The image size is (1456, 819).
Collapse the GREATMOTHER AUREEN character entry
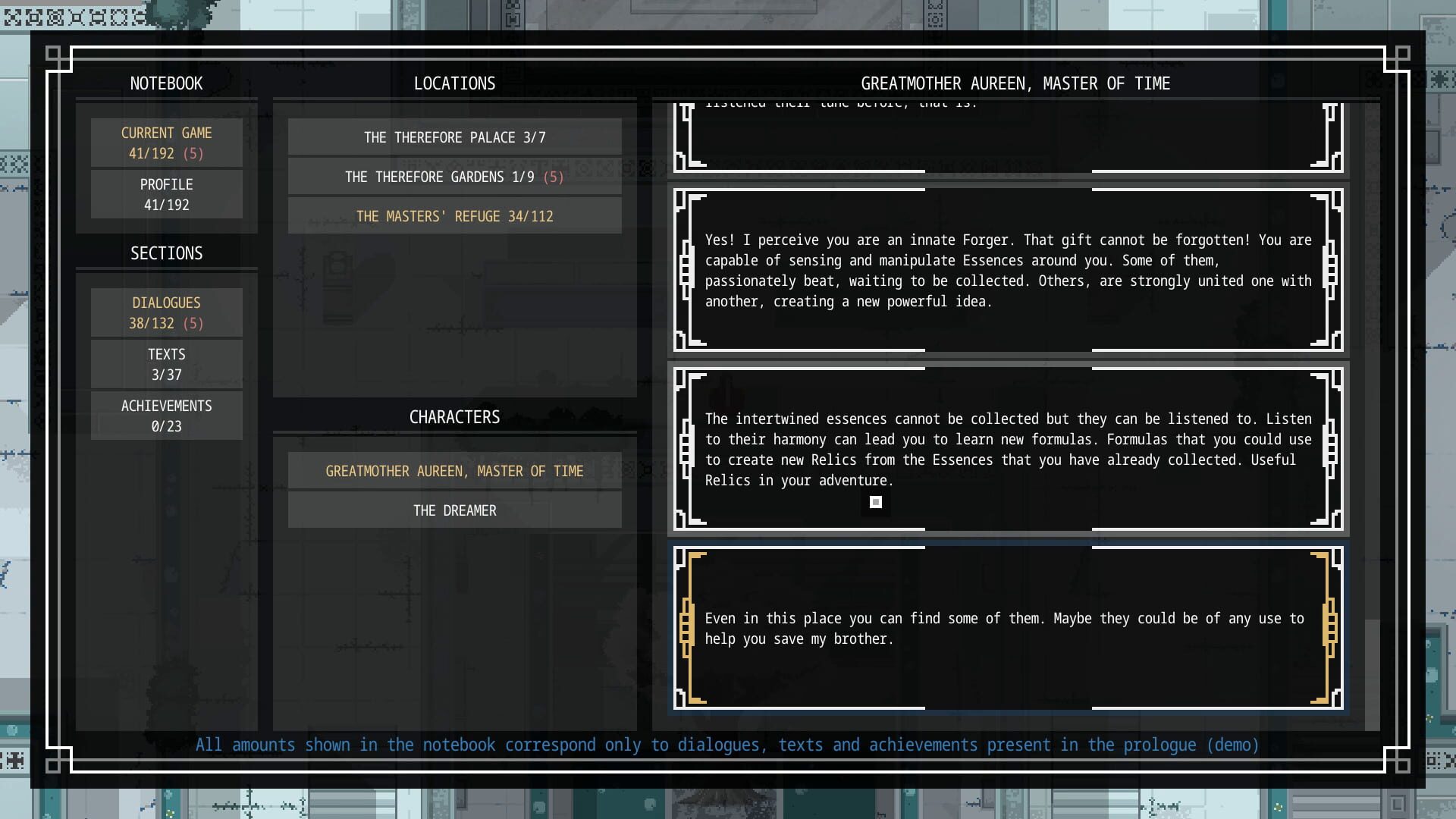point(454,470)
